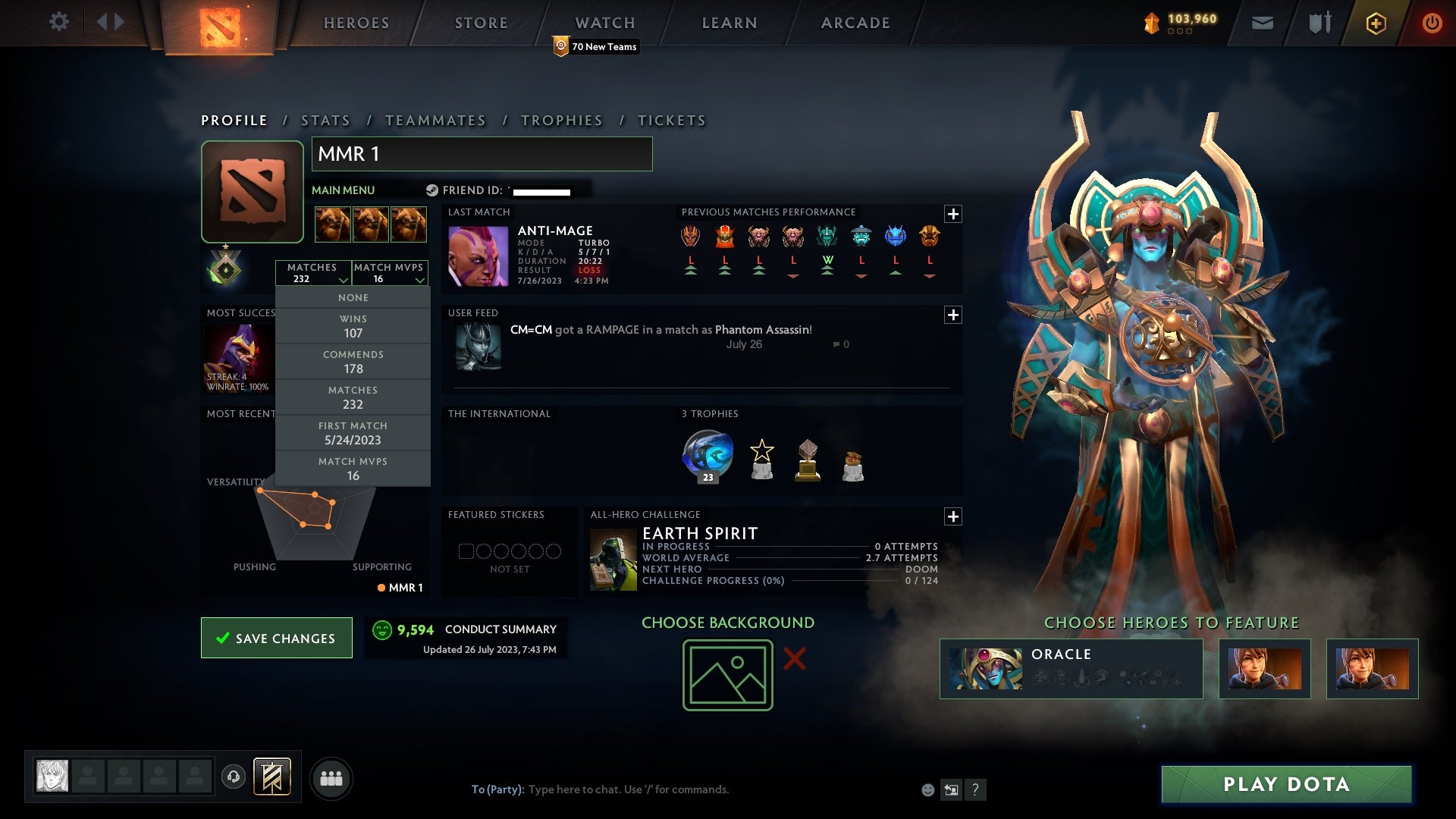This screenshot has height=819, width=1456.
Task: Click the shards currency icon
Action: [x=1151, y=23]
